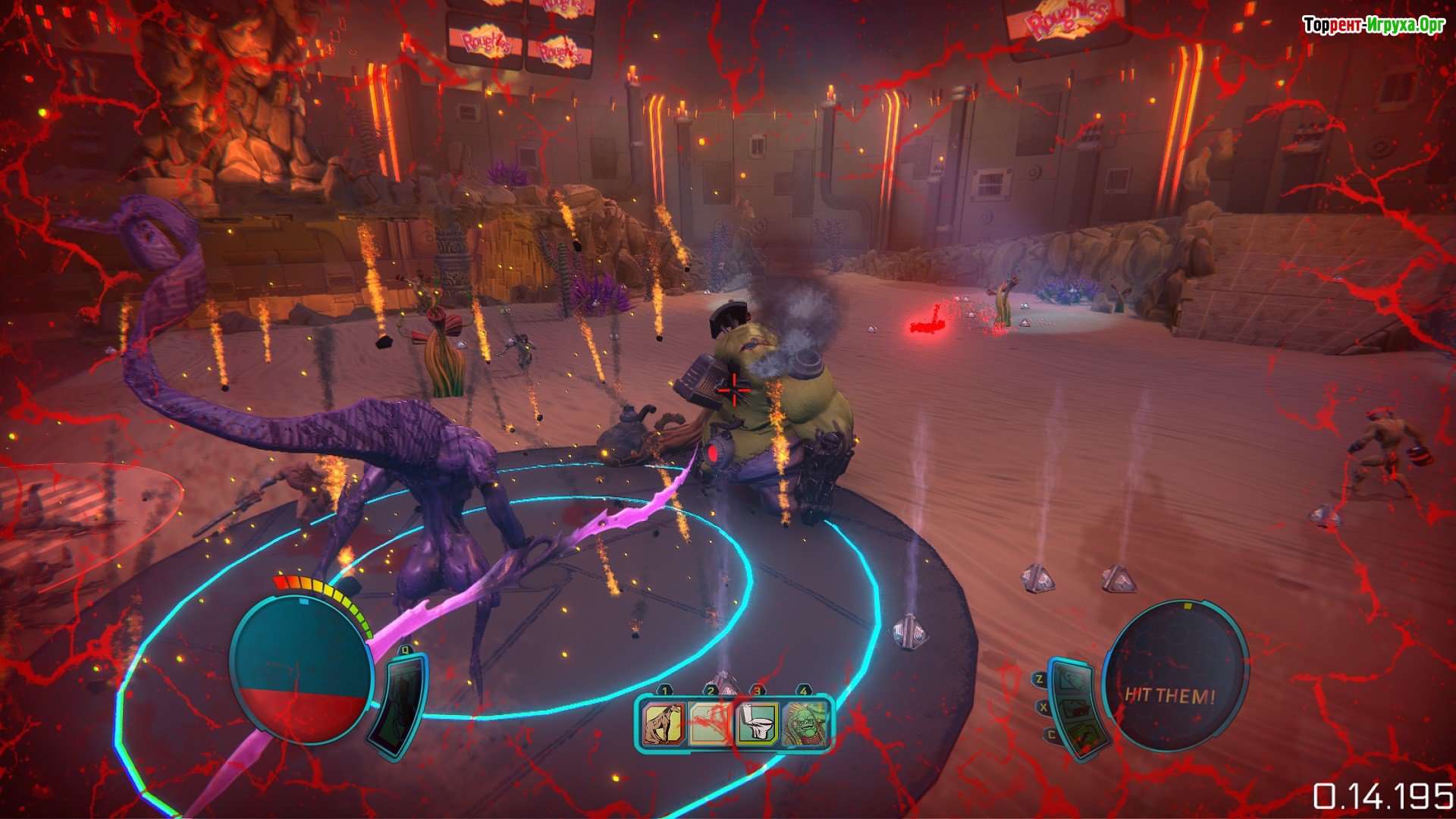1456x819 pixels.
Task: Choose the pale blank card in slot 2
Action: [711, 723]
